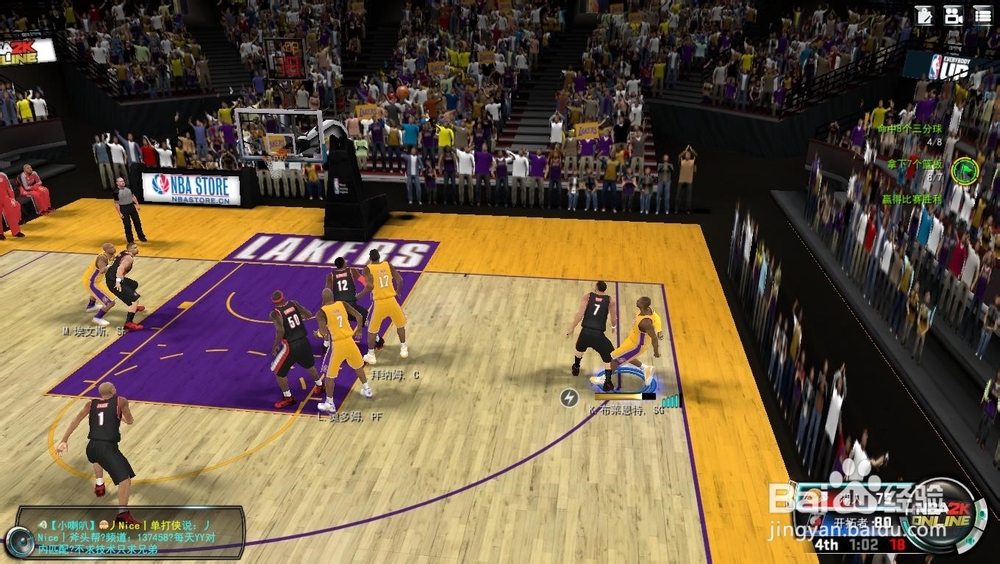Open the list menu icon
This screenshot has width=1000, height=564.
click(x=983, y=15)
